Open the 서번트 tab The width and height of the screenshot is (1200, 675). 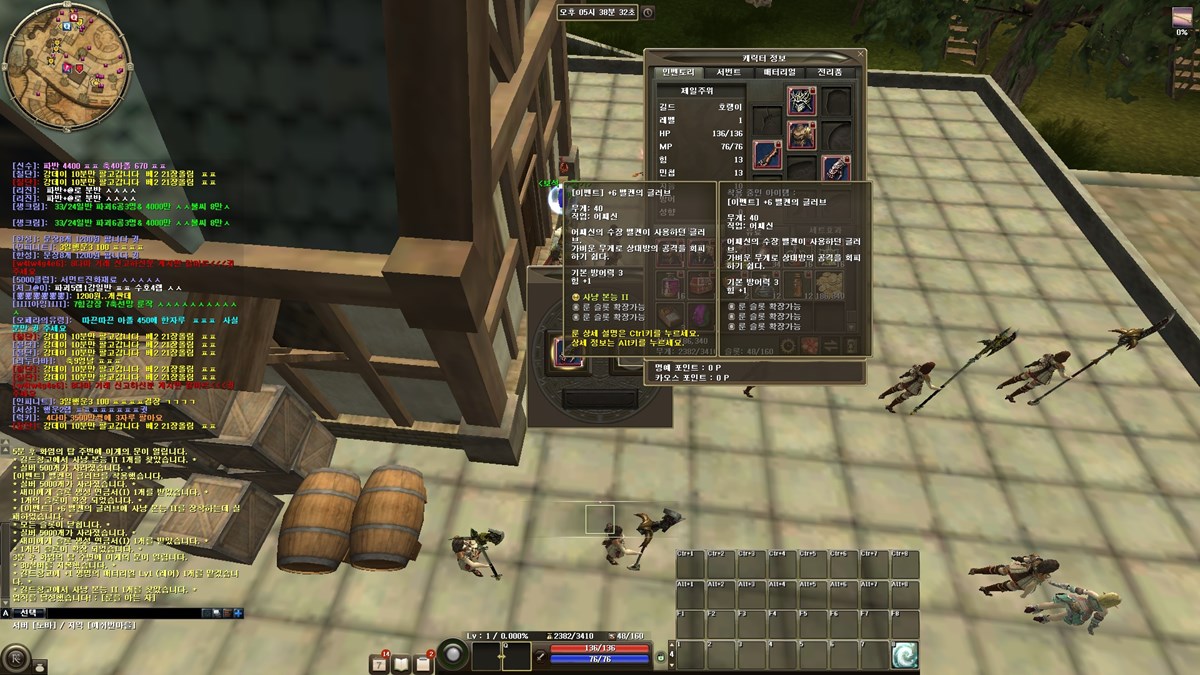tap(728, 72)
